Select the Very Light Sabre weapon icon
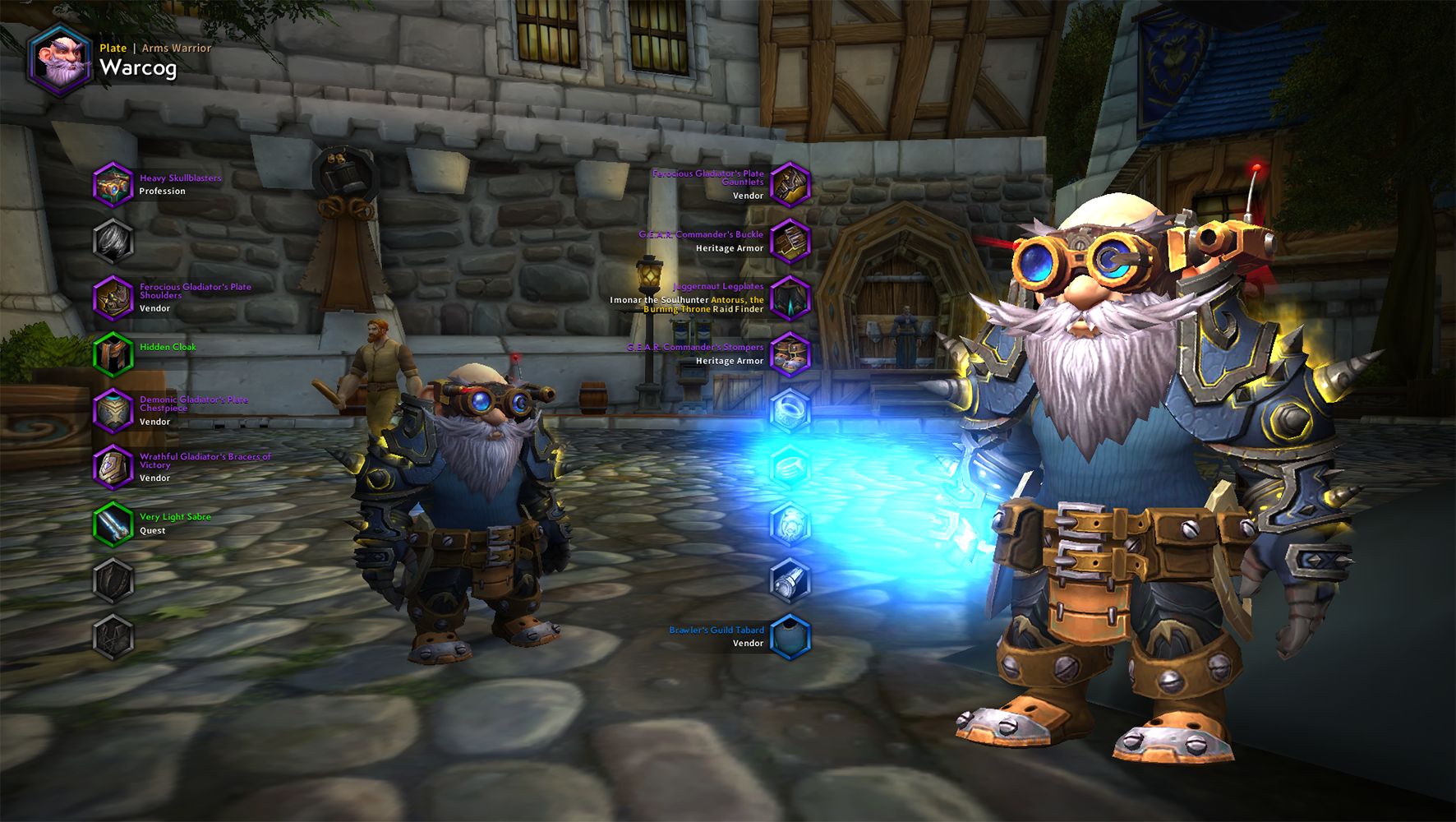The height and width of the screenshot is (822, 1456). pyautogui.click(x=113, y=524)
